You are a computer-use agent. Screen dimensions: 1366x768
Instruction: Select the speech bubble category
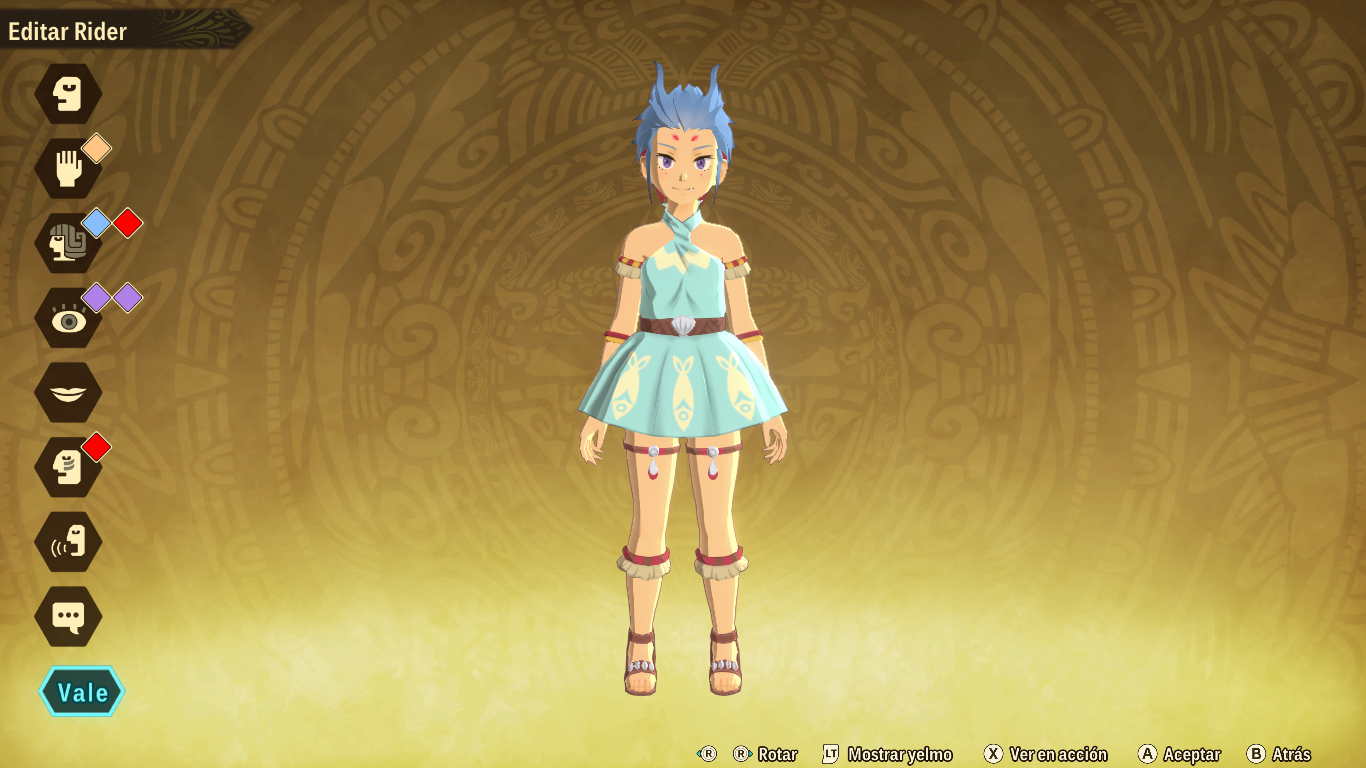click(x=68, y=616)
